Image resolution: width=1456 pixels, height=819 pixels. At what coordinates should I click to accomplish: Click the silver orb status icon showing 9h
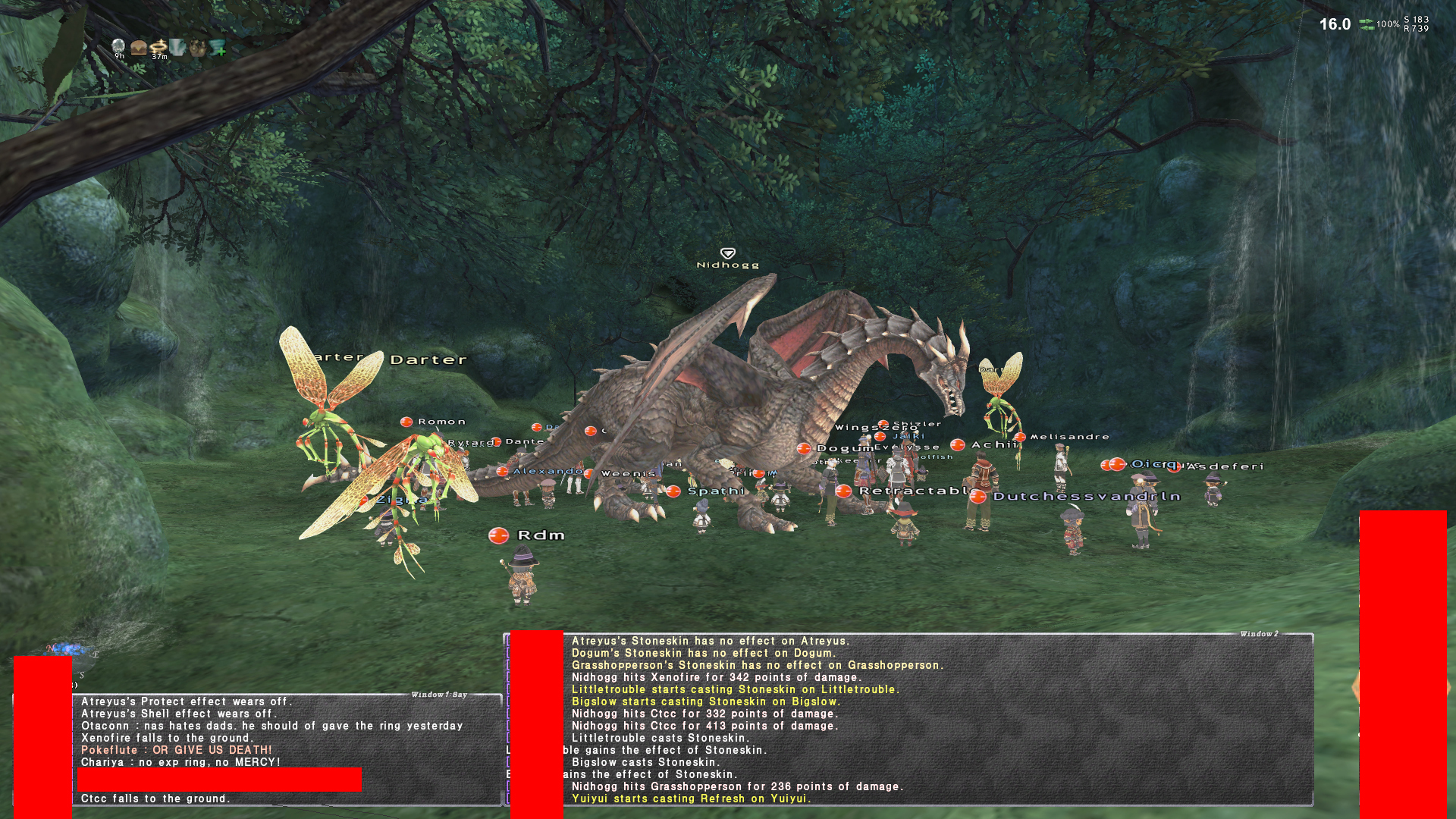pos(118,48)
